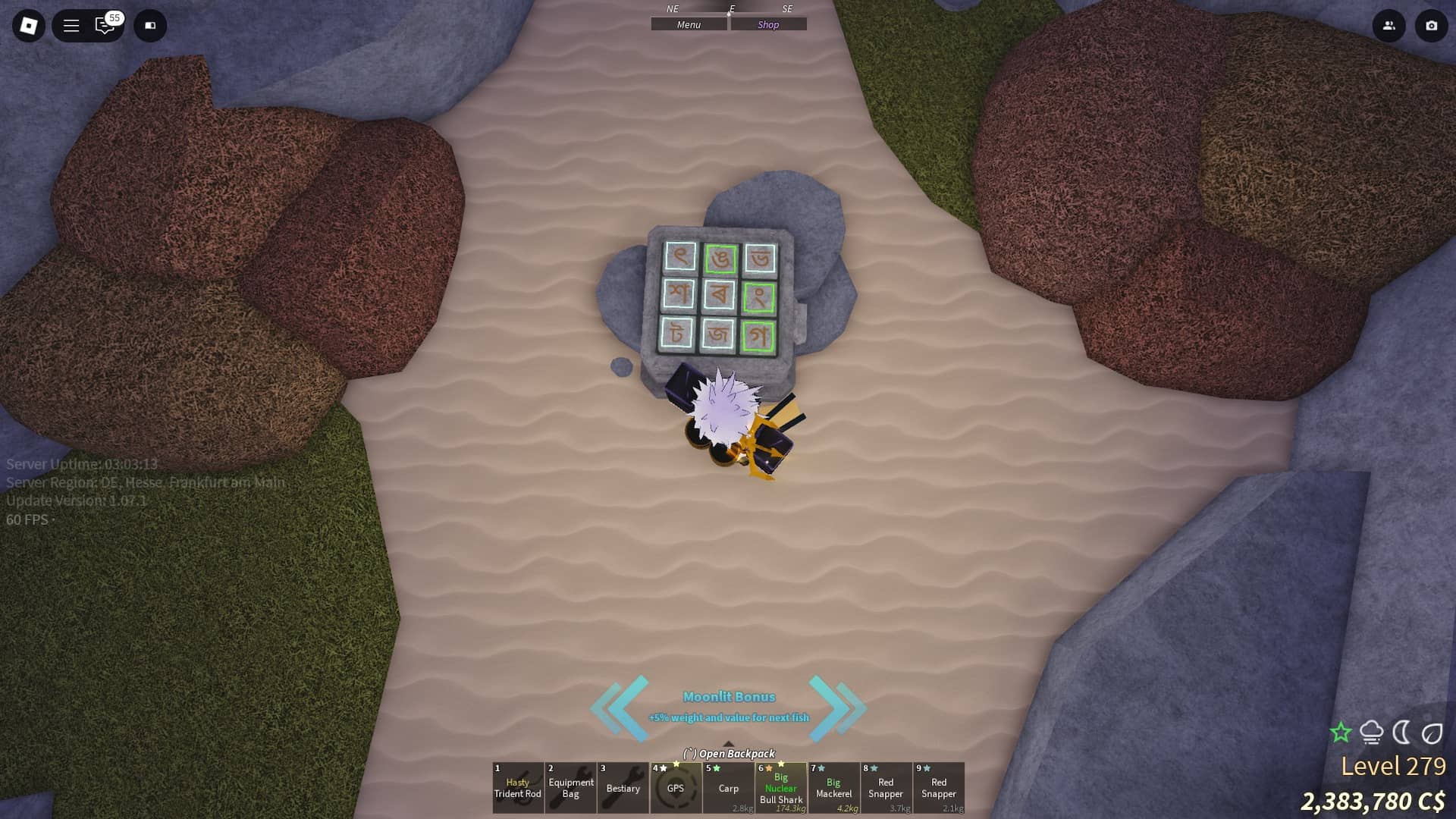1456x819 pixels.
Task: Open chat with 55 unread messages
Action: (105, 26)
